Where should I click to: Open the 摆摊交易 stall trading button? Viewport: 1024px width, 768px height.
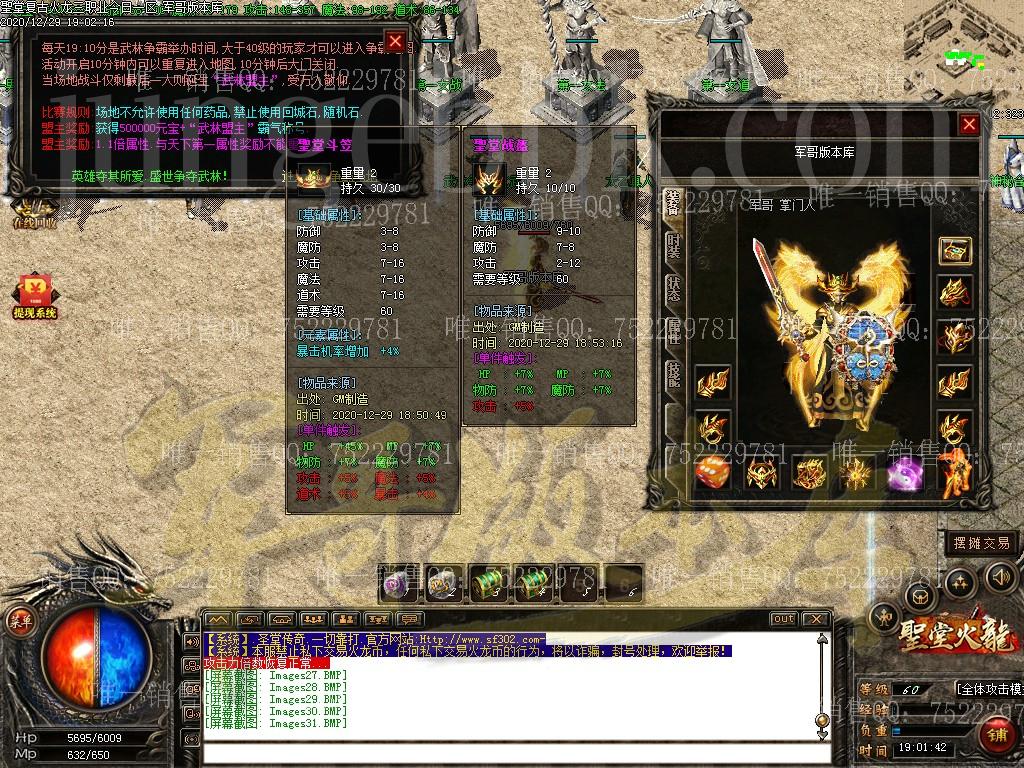[981, 543]
